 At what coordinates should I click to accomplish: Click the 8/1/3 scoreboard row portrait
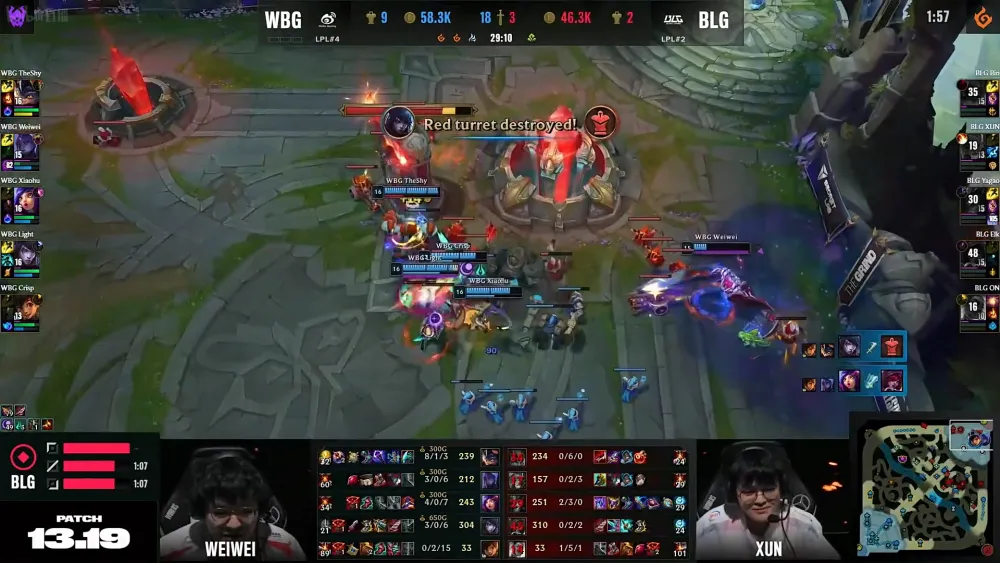(x=490, y=457)
